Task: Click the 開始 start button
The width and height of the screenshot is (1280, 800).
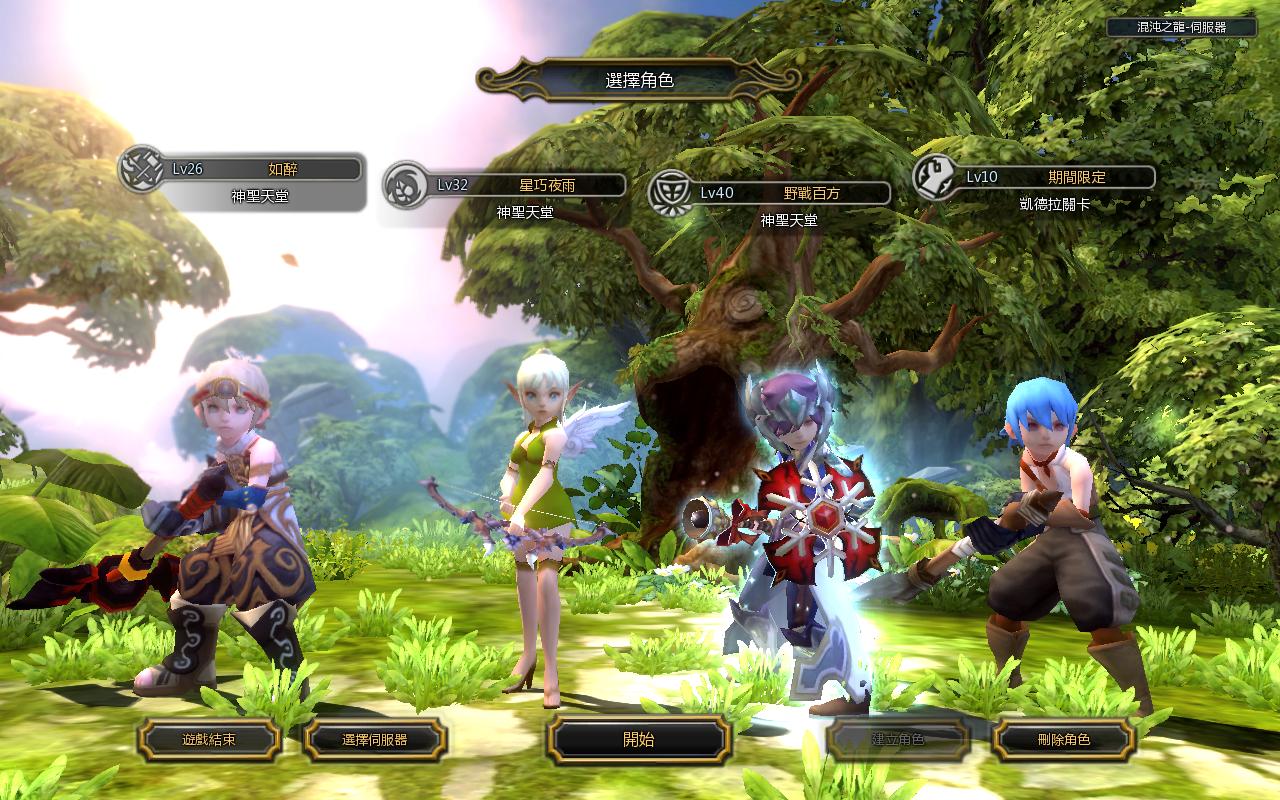Action: 639,740
